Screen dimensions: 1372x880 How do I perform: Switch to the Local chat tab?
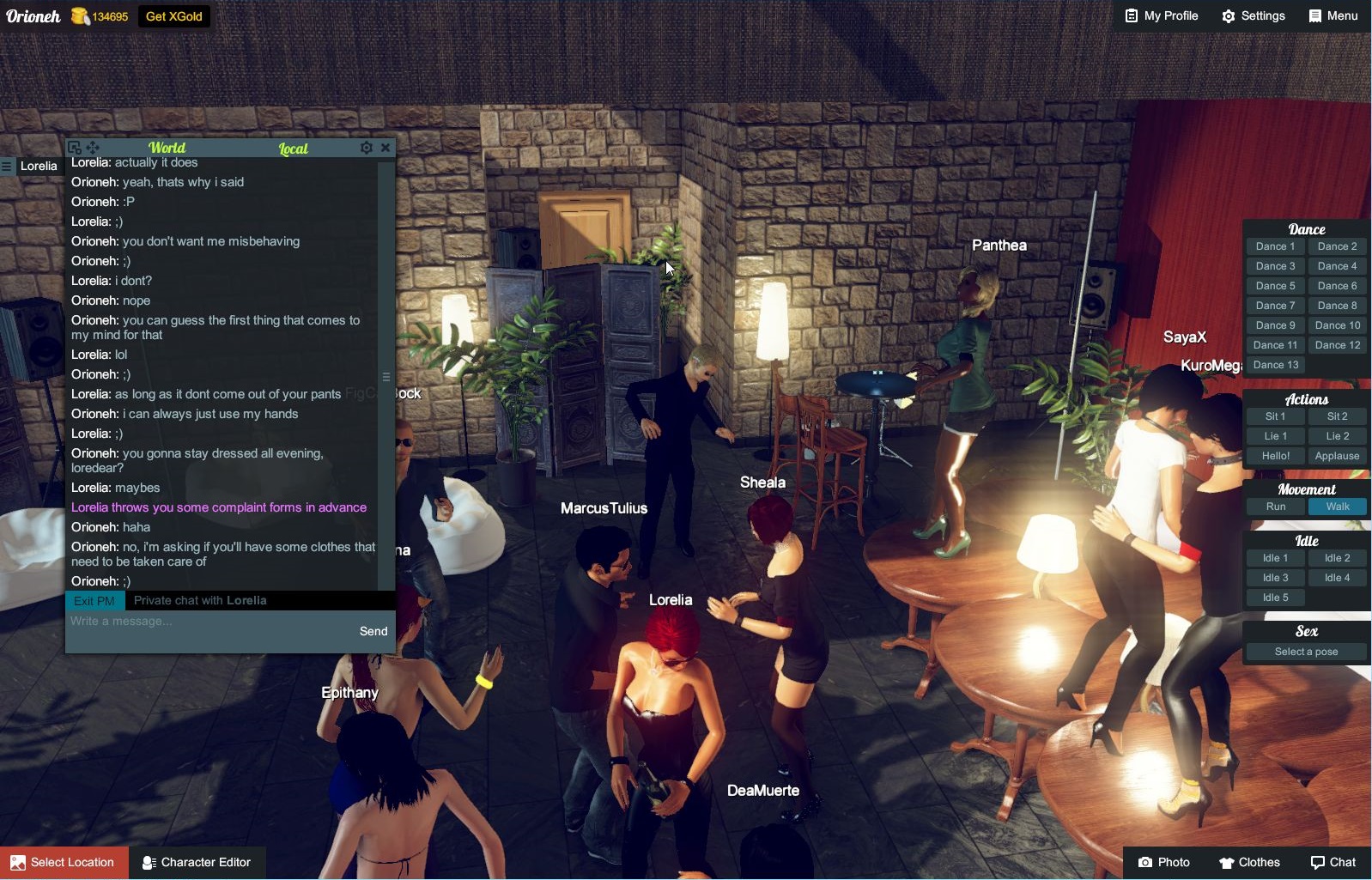click(294, 148)
